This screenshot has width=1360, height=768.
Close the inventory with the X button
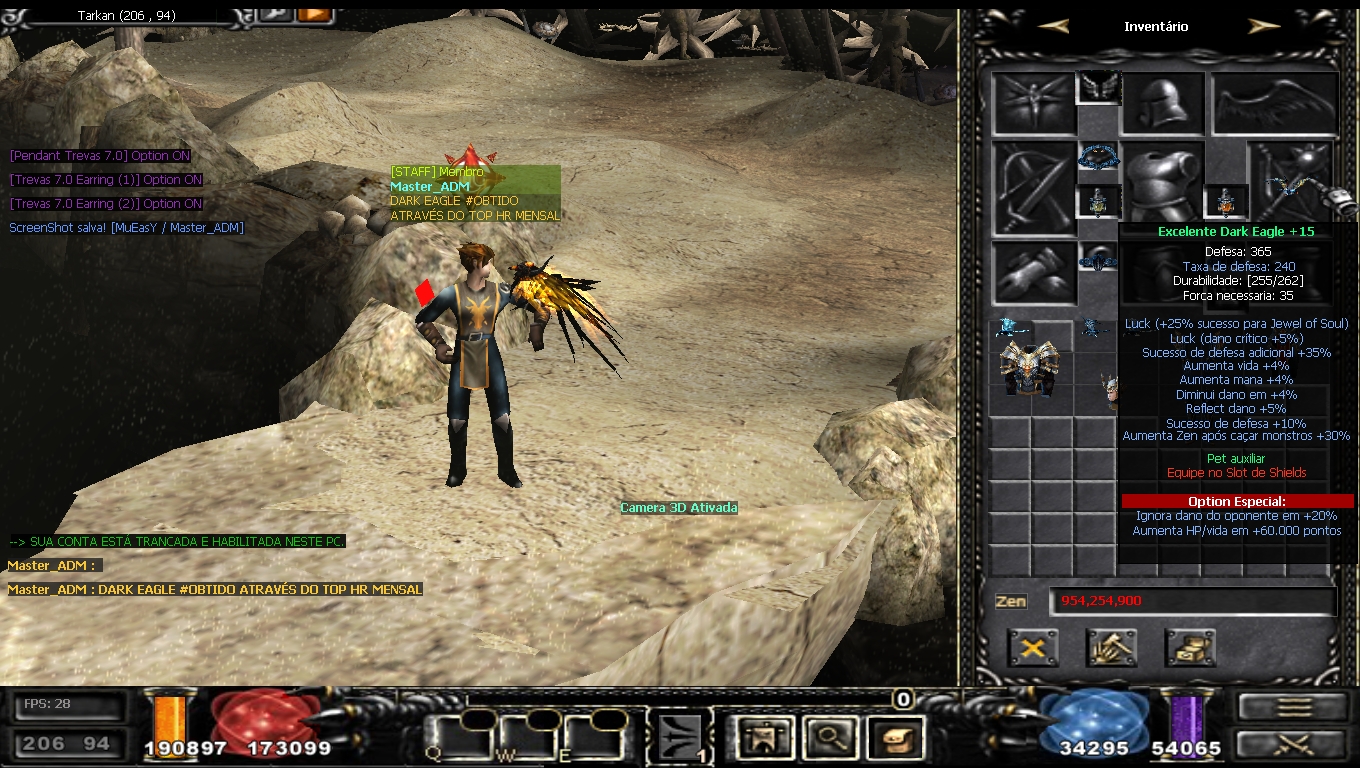[x=1033, y=648]
